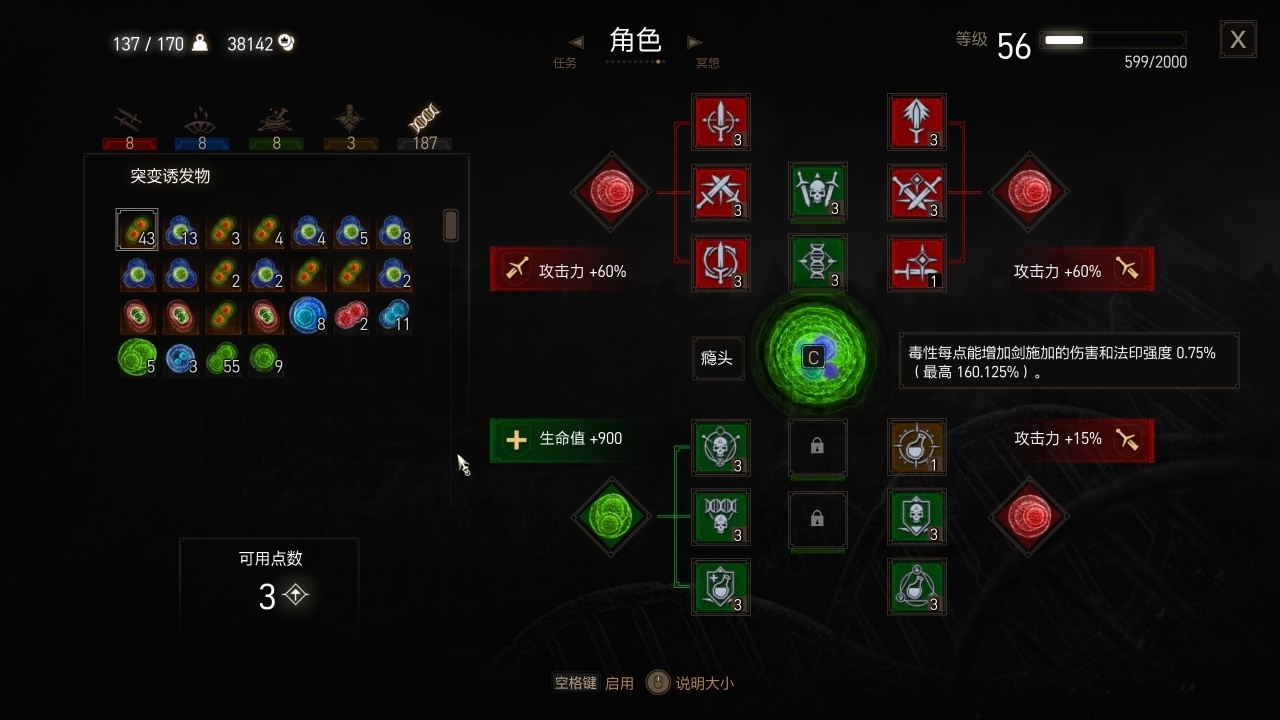Switch to the 冥想 meditation tab
Viewport: 1280px width, 720px height.
point(708,61)
